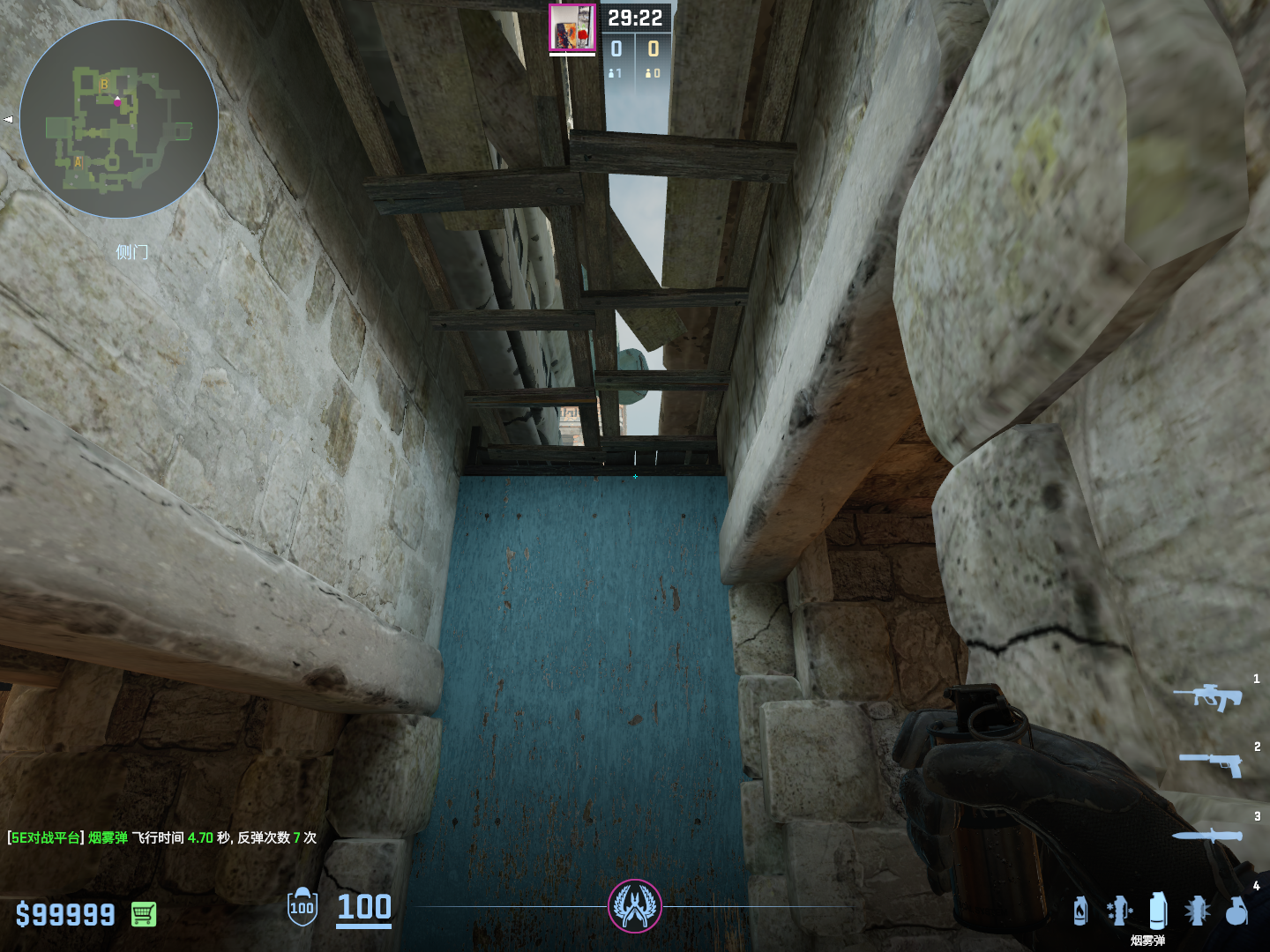Choose the flashbang grenade icon
Image resolution: width=1270 pixels, height=952 pixels.
[x=1197, y=911]
